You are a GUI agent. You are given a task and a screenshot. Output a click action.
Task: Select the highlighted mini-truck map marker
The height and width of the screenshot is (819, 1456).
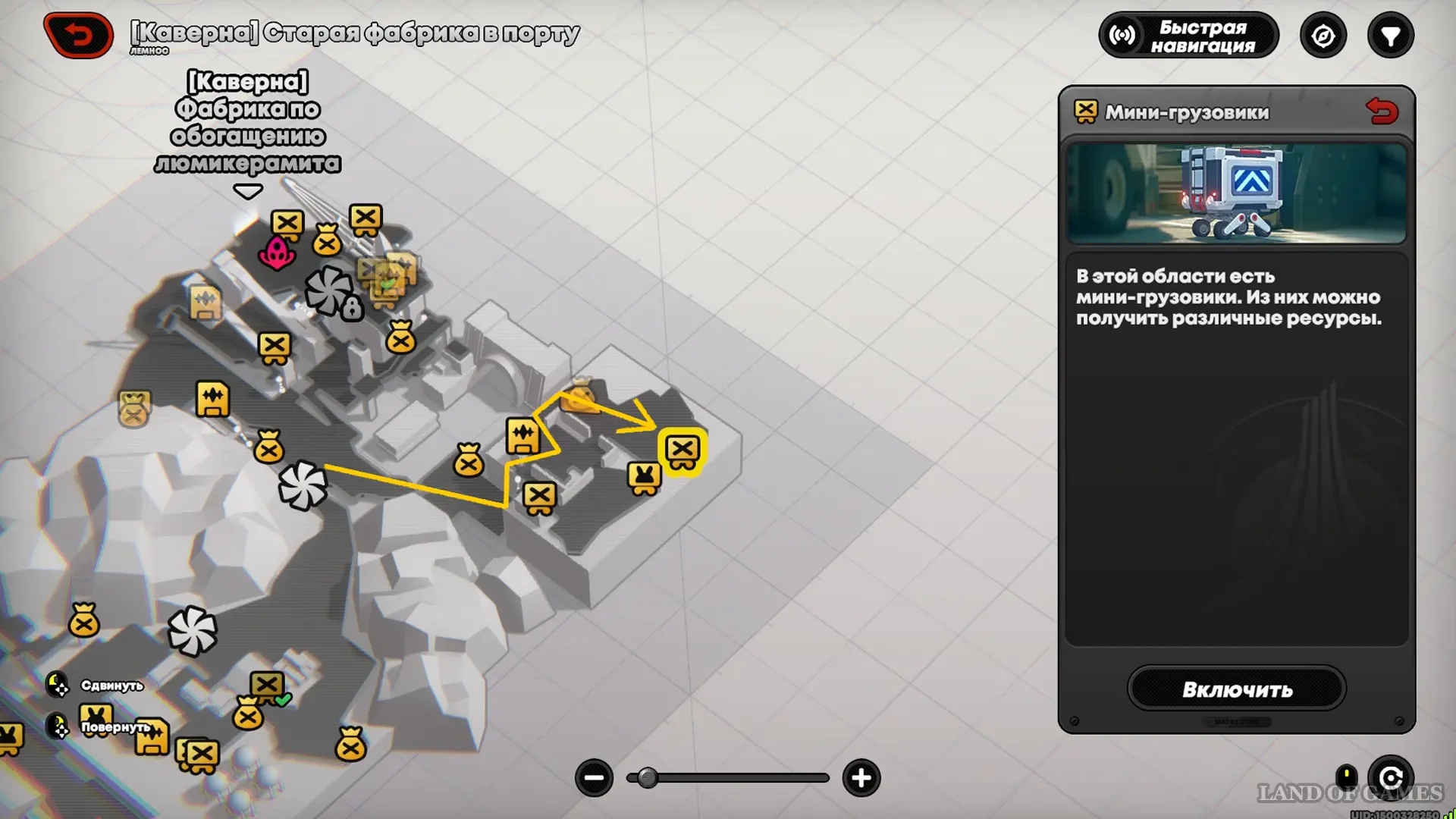coord(682,450)
